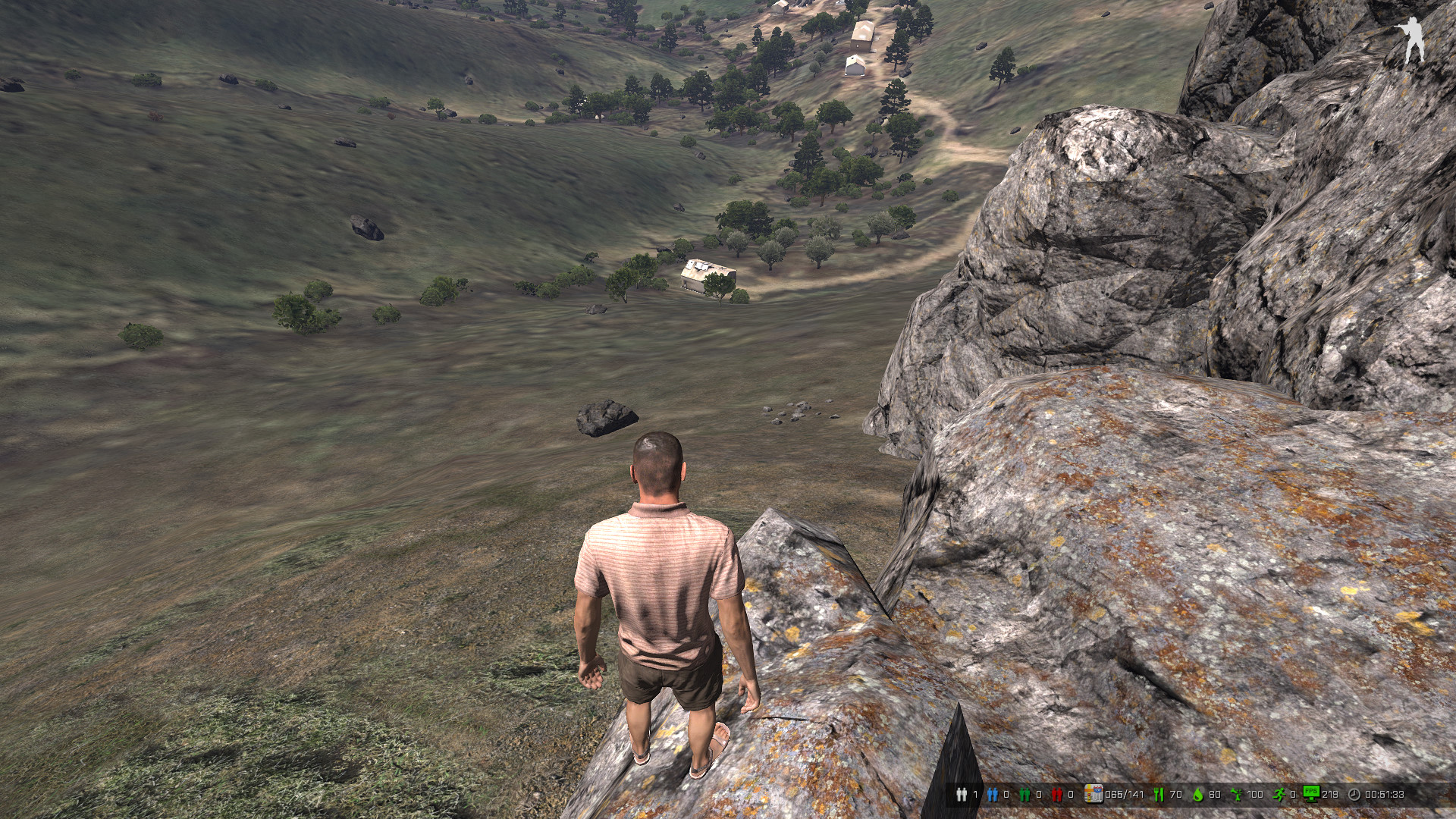
Task: Click the soldier stance indicator icon
Action: (1412, 39)
